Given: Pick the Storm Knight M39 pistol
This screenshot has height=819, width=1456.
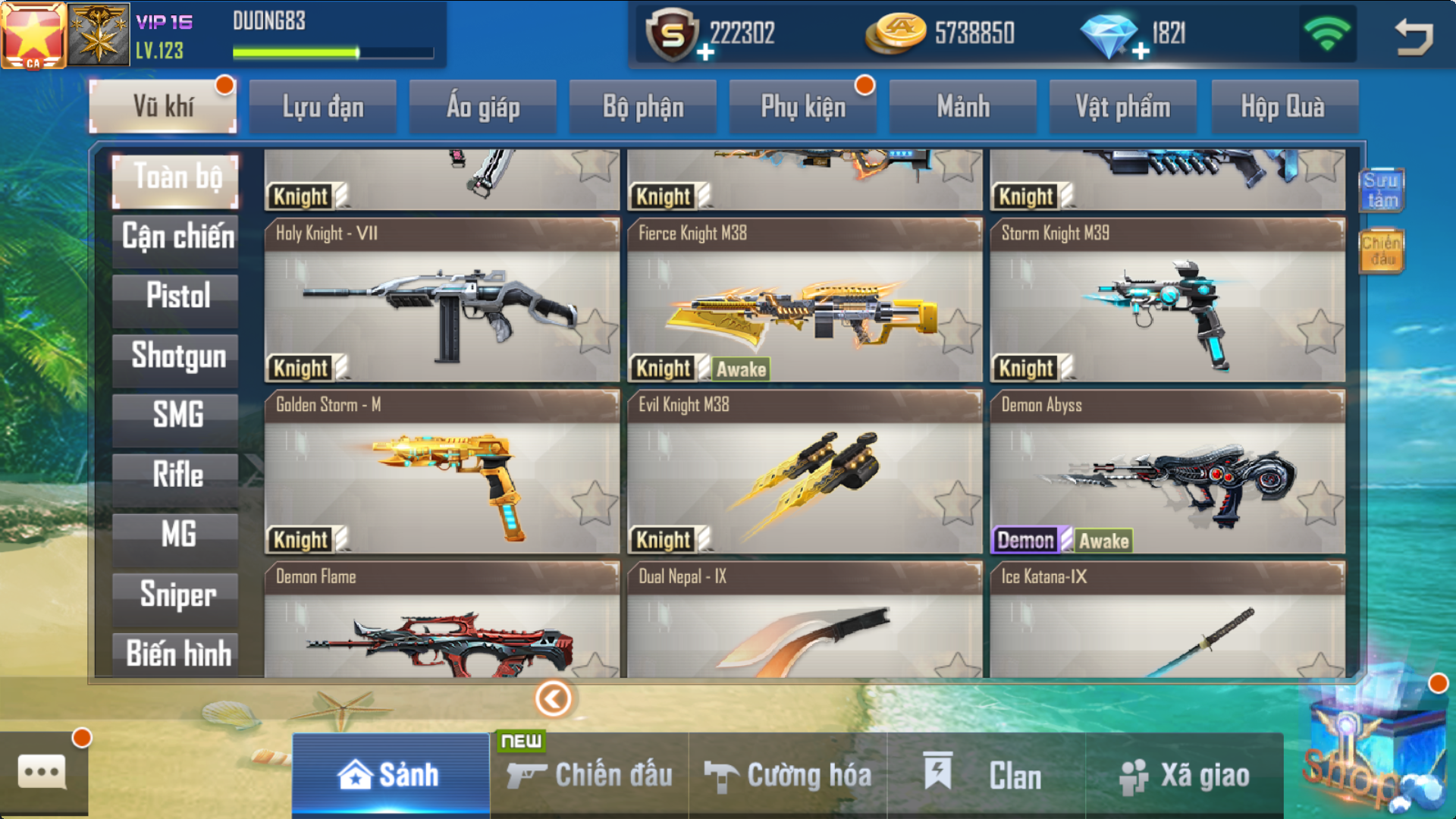Looking at the screenshot, I should point(1168,303).
